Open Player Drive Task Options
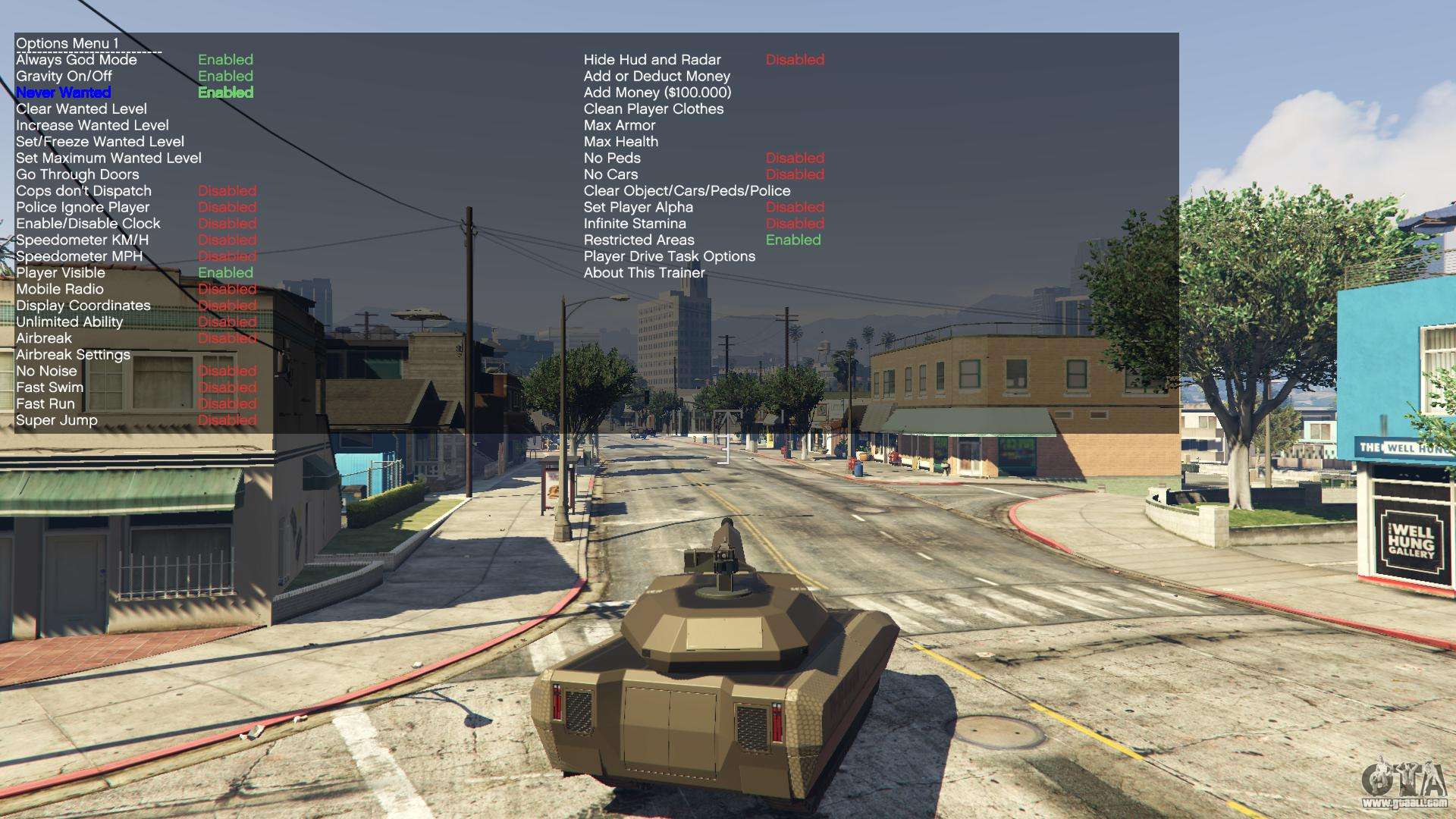The width and height of the screenshot is (1456, 819). click(x=669, y=256)
